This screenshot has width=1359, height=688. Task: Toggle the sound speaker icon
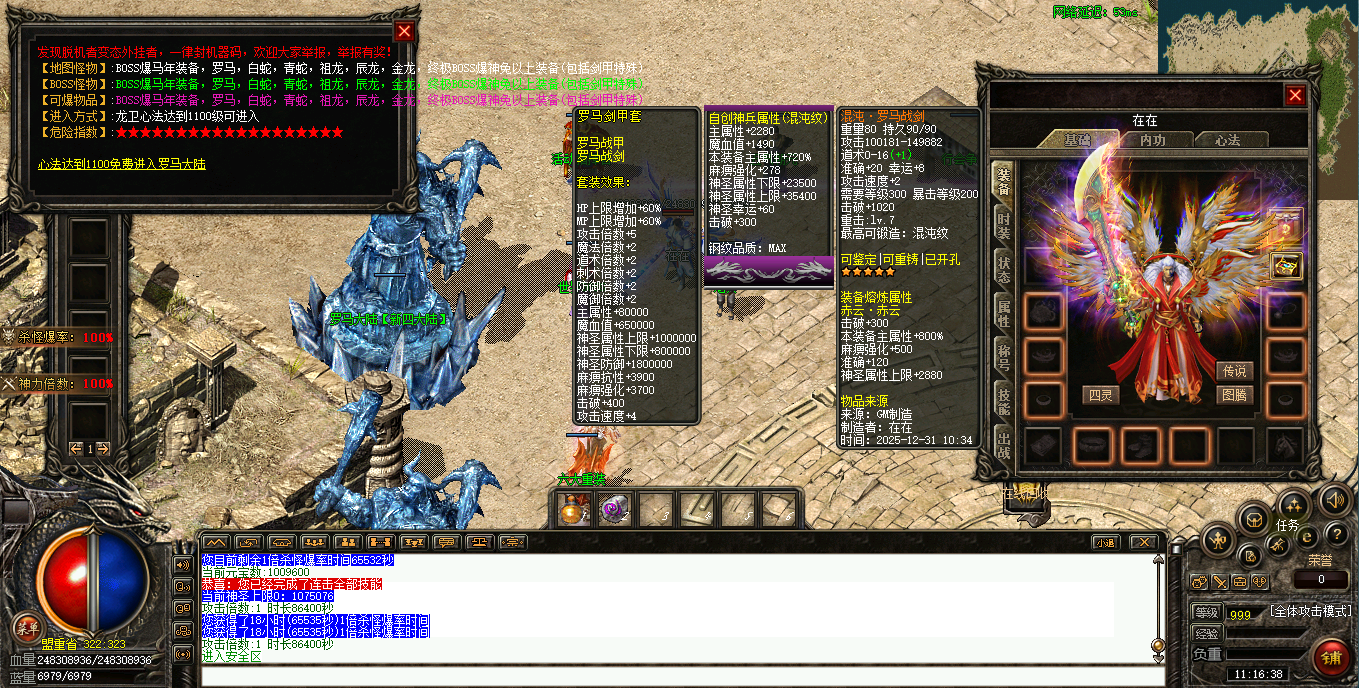[x=1334, y=500]
